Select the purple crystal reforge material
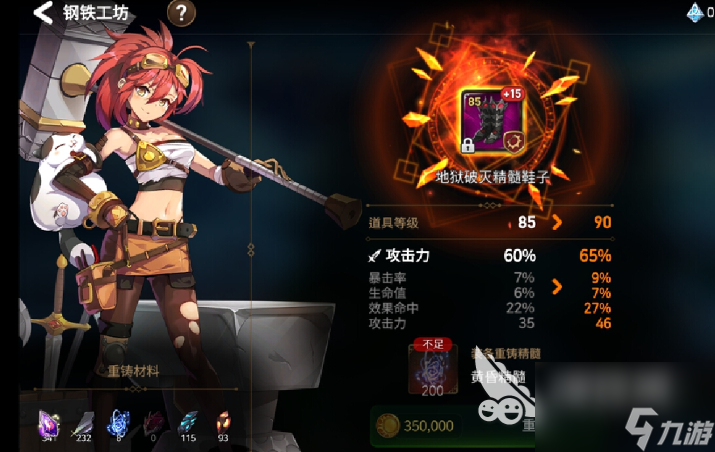Image resolution: width=715 pixels, height=452 pixels. (x=49, y=421)
